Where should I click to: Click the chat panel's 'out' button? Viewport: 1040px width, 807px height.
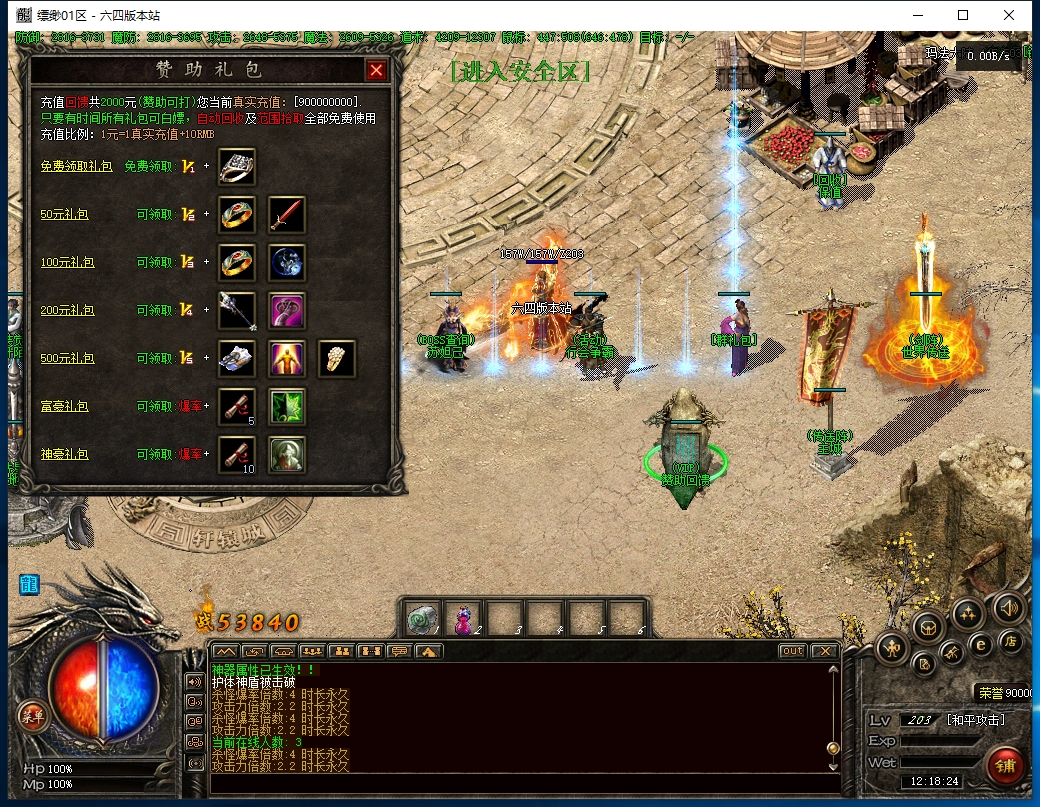click(792, 651)
